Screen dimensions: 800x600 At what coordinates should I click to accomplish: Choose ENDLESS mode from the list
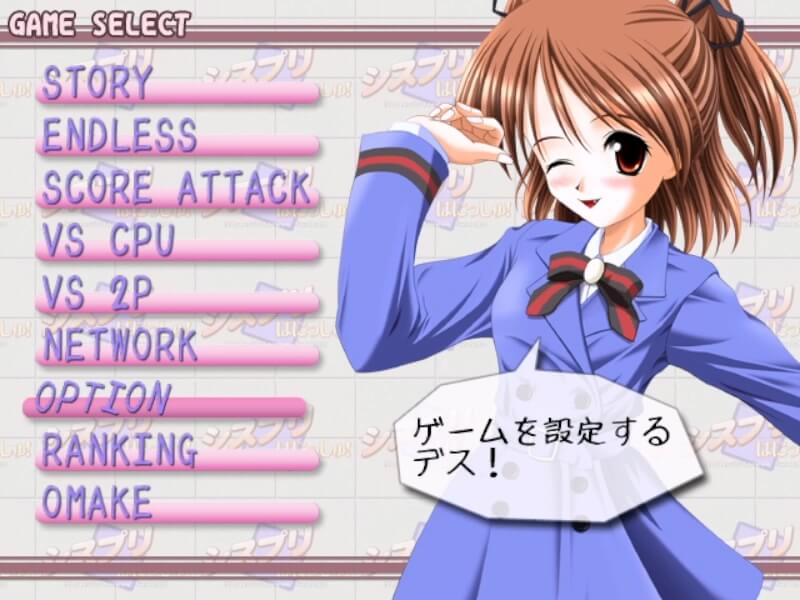coord(120,137)
